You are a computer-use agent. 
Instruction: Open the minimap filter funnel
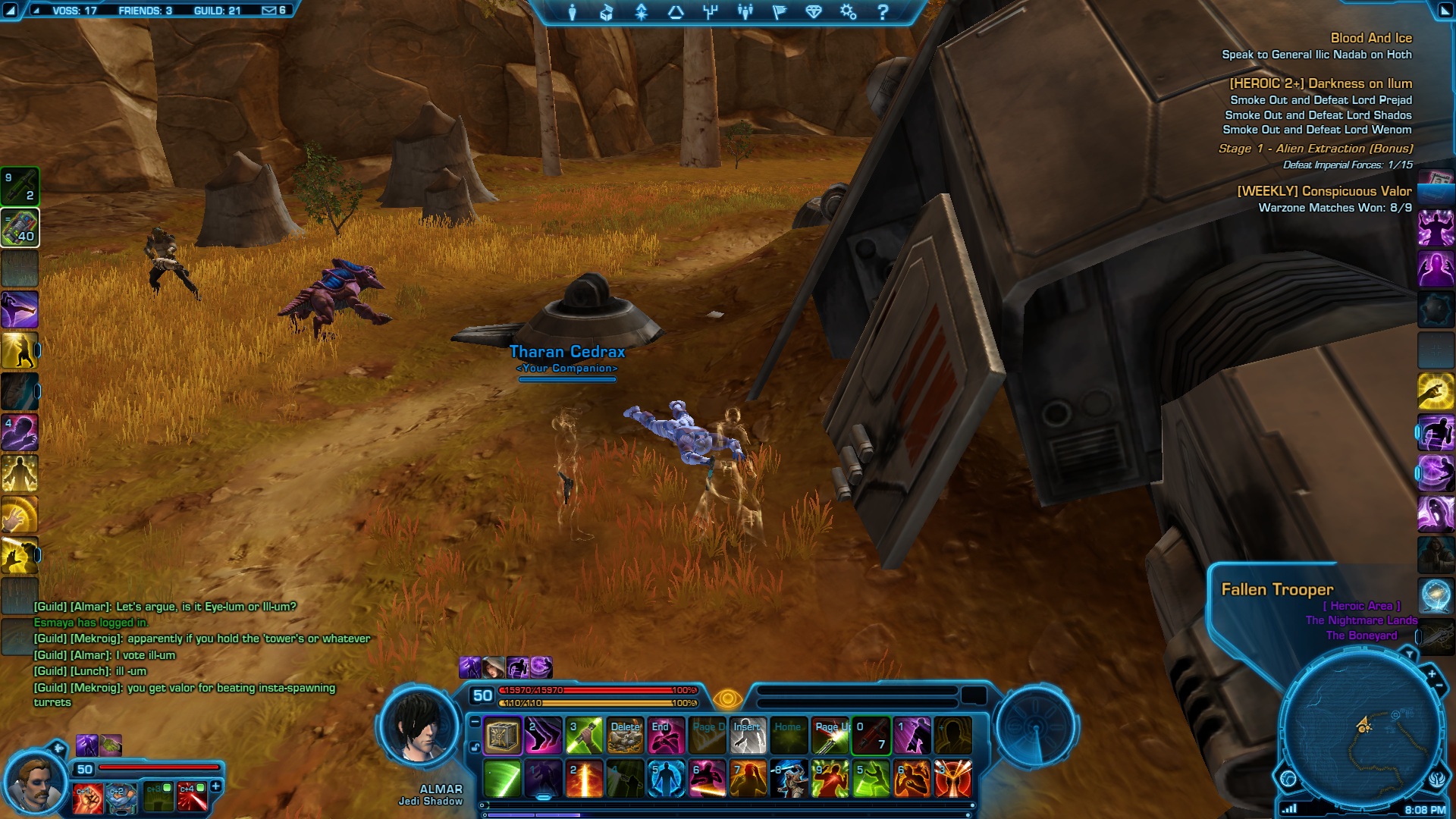click(x=1409, y=654)
